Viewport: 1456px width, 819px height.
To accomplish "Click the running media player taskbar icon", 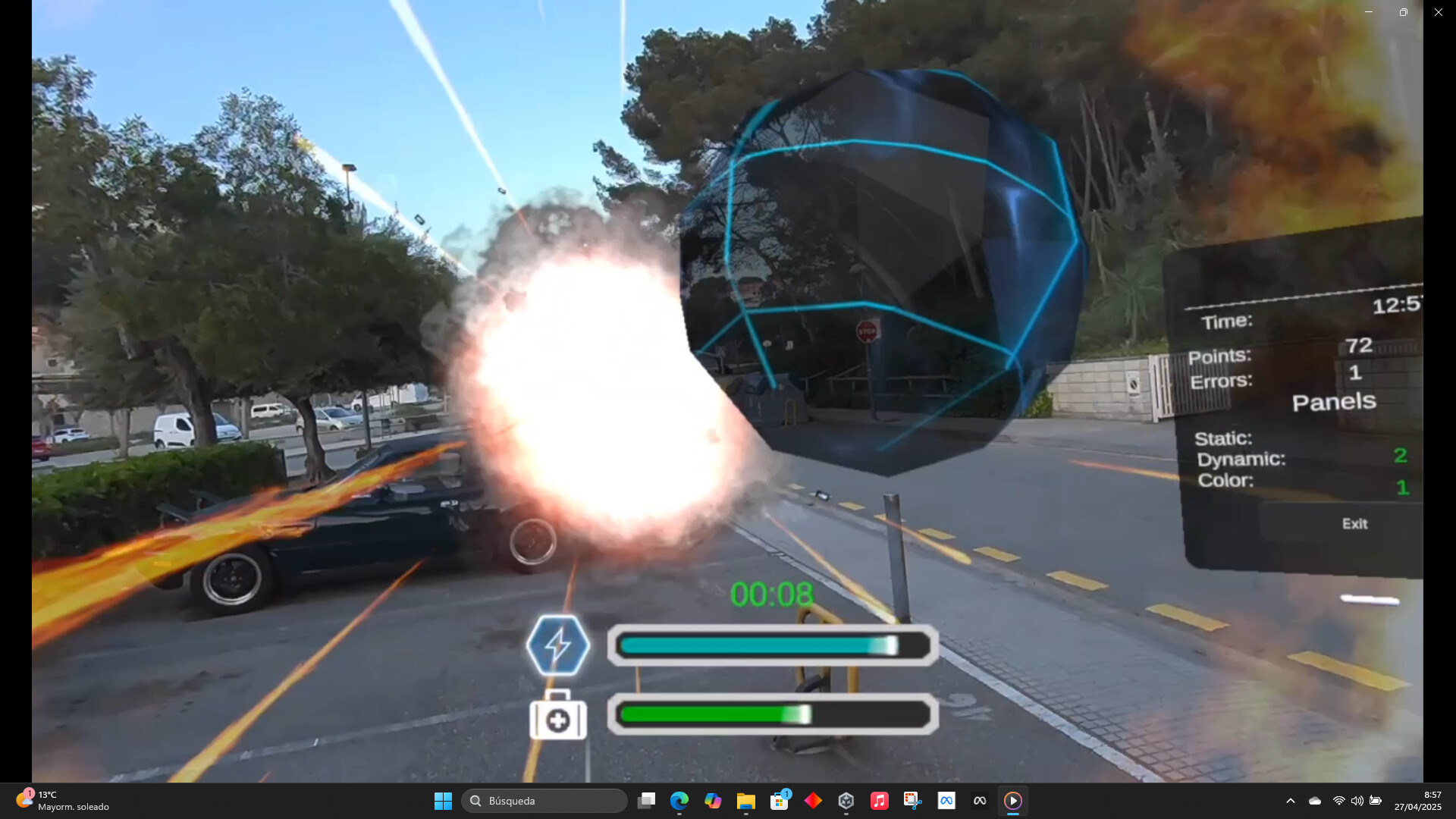I will (x=1014, y=800).
